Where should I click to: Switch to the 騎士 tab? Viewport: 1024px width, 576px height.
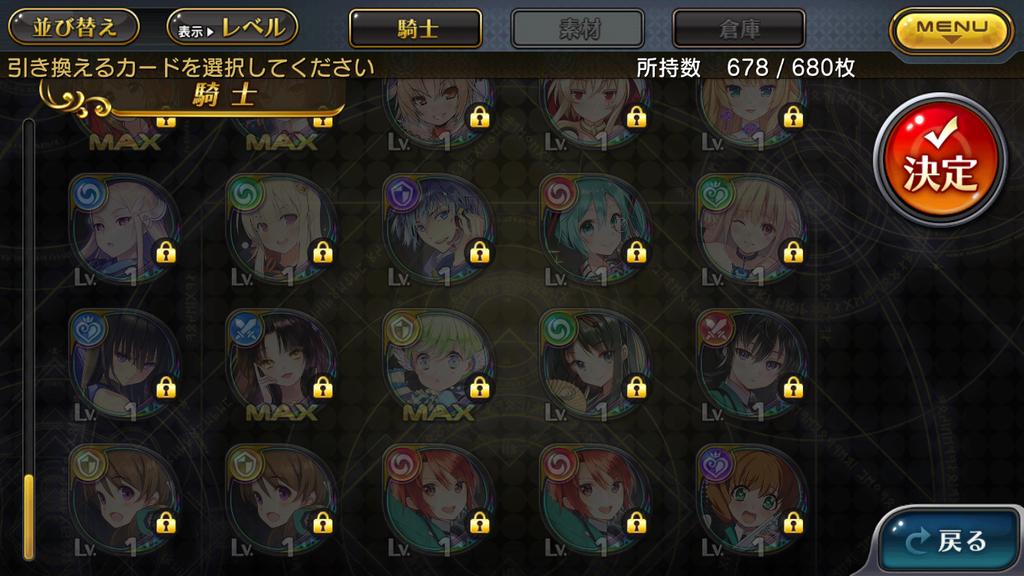pos(415,28)
